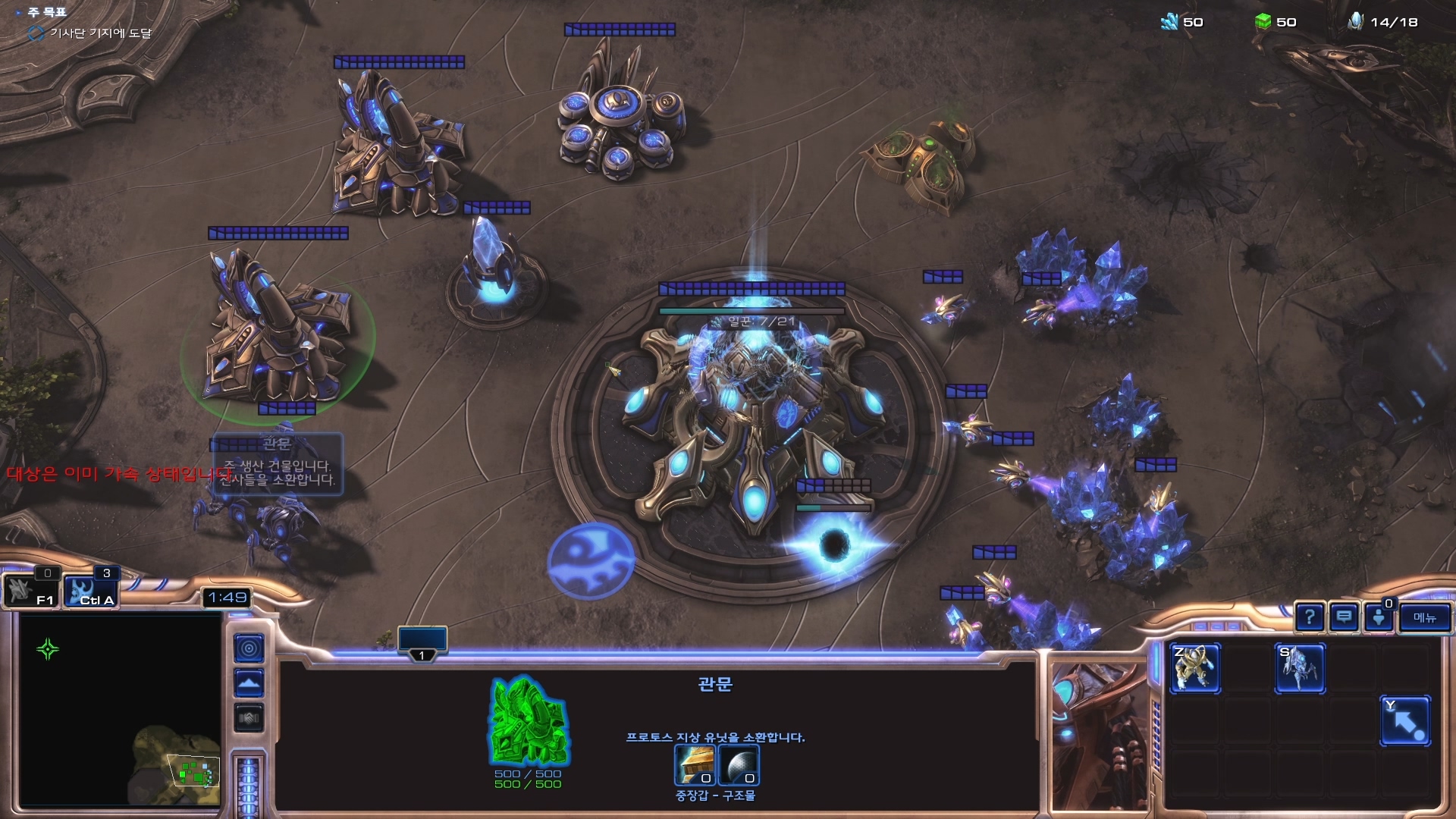The height and width of the screenshot is (819, 1456).
Task: Click the Protoss unit portrait
Action: click(x=1098, y=736)
